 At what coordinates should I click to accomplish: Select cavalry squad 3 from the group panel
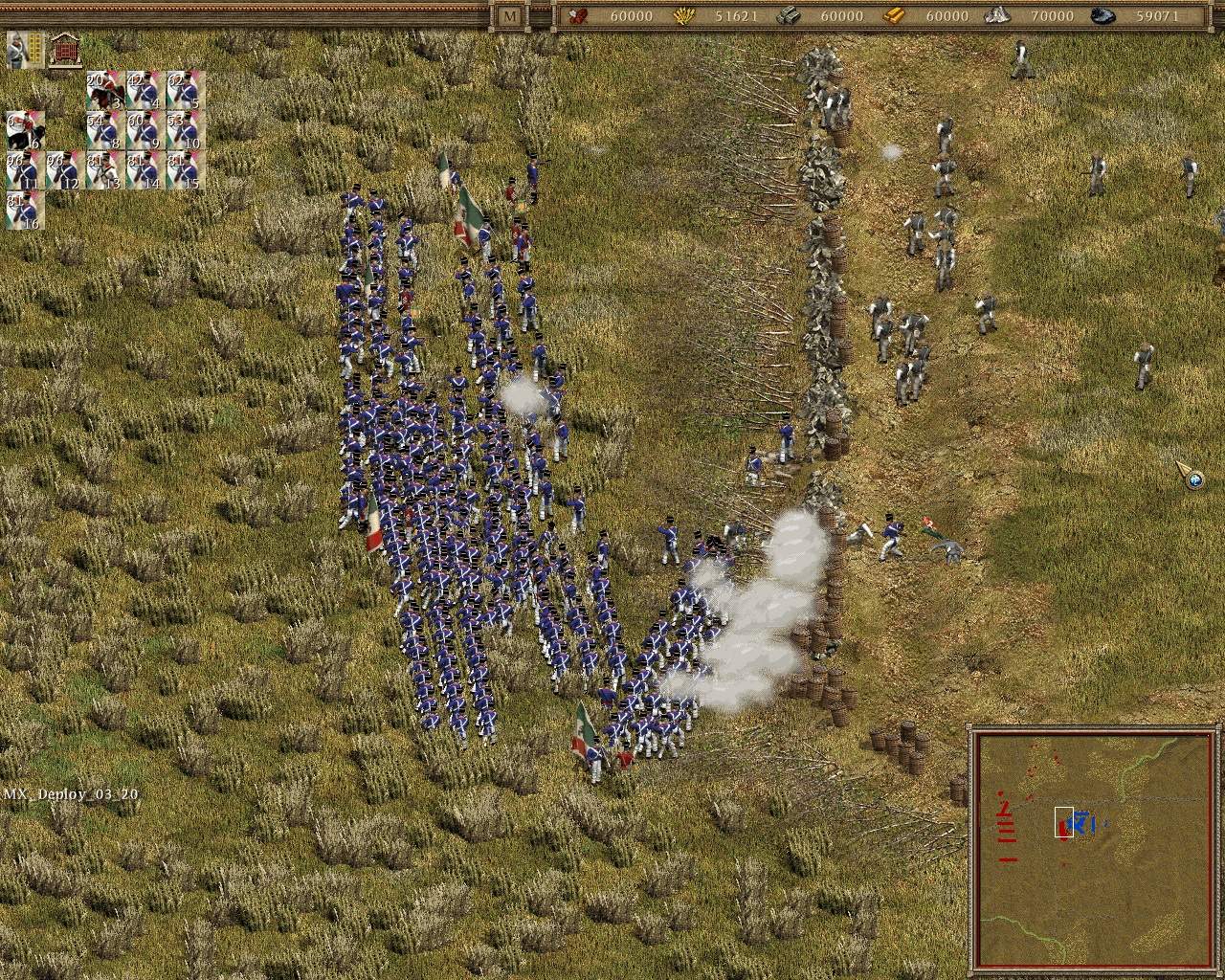pos(104,89)
